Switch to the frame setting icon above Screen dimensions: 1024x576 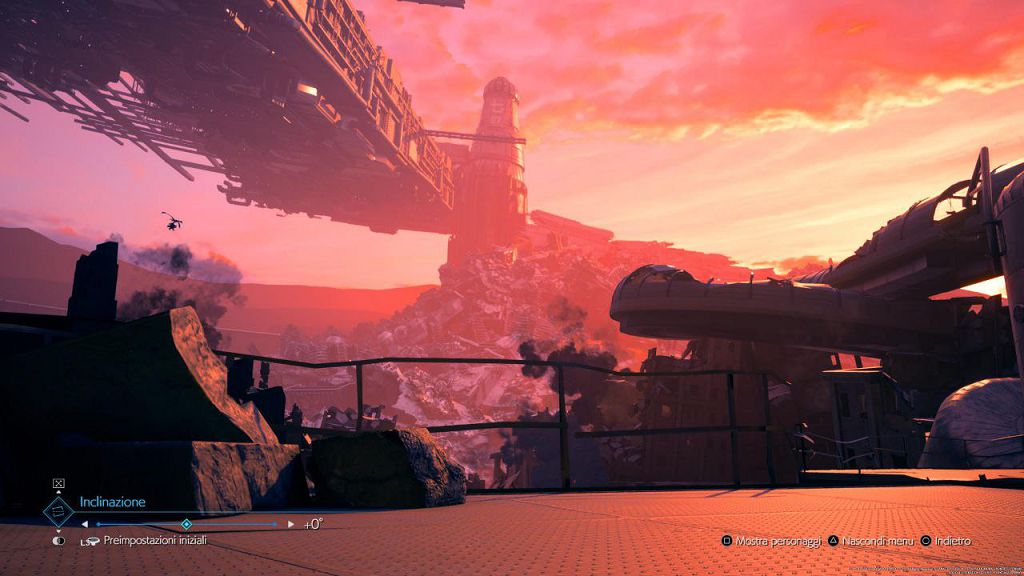58,484
